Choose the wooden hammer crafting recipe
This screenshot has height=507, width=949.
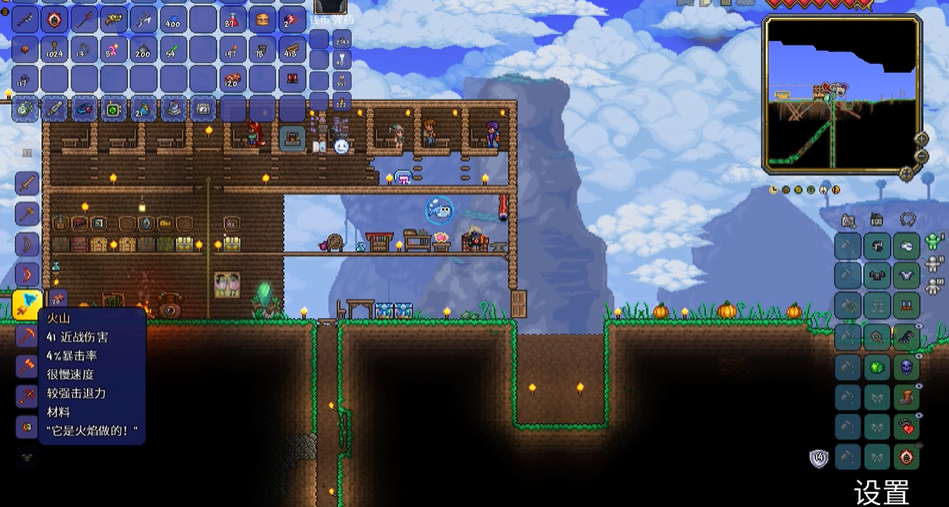tap(27, 214)
